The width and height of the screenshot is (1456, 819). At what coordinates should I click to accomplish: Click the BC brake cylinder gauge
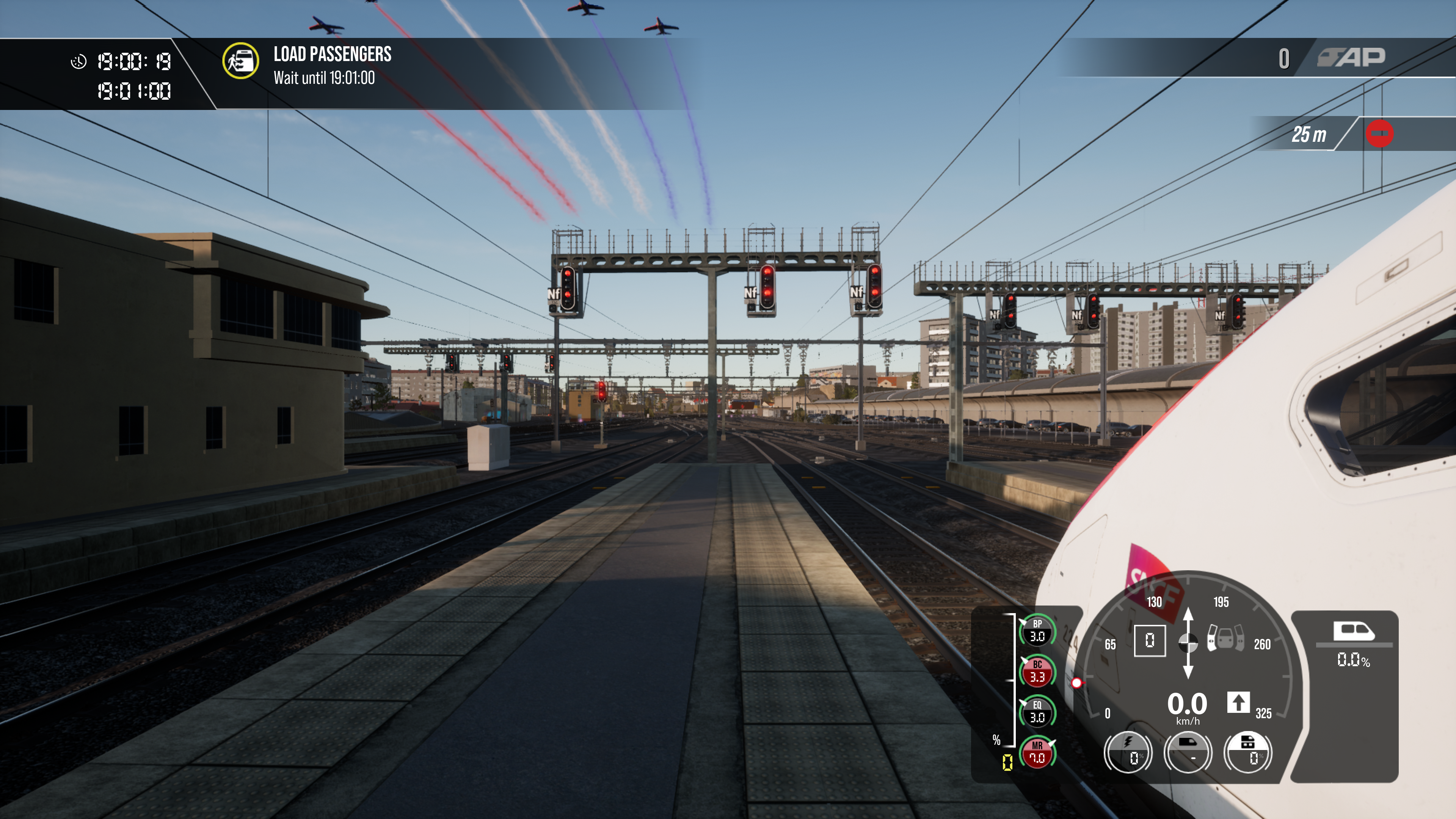[x=1037, y=672]
